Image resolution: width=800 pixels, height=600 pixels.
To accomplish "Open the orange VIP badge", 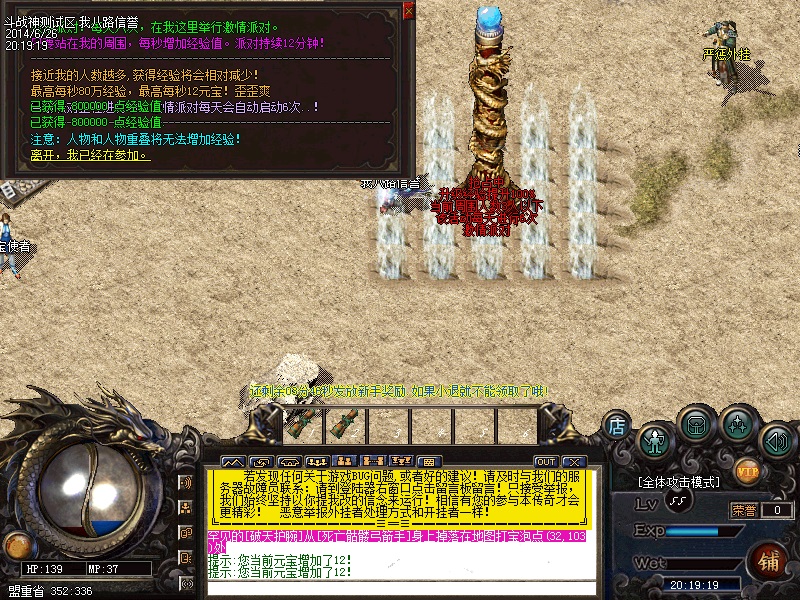I will coord(747,469).
